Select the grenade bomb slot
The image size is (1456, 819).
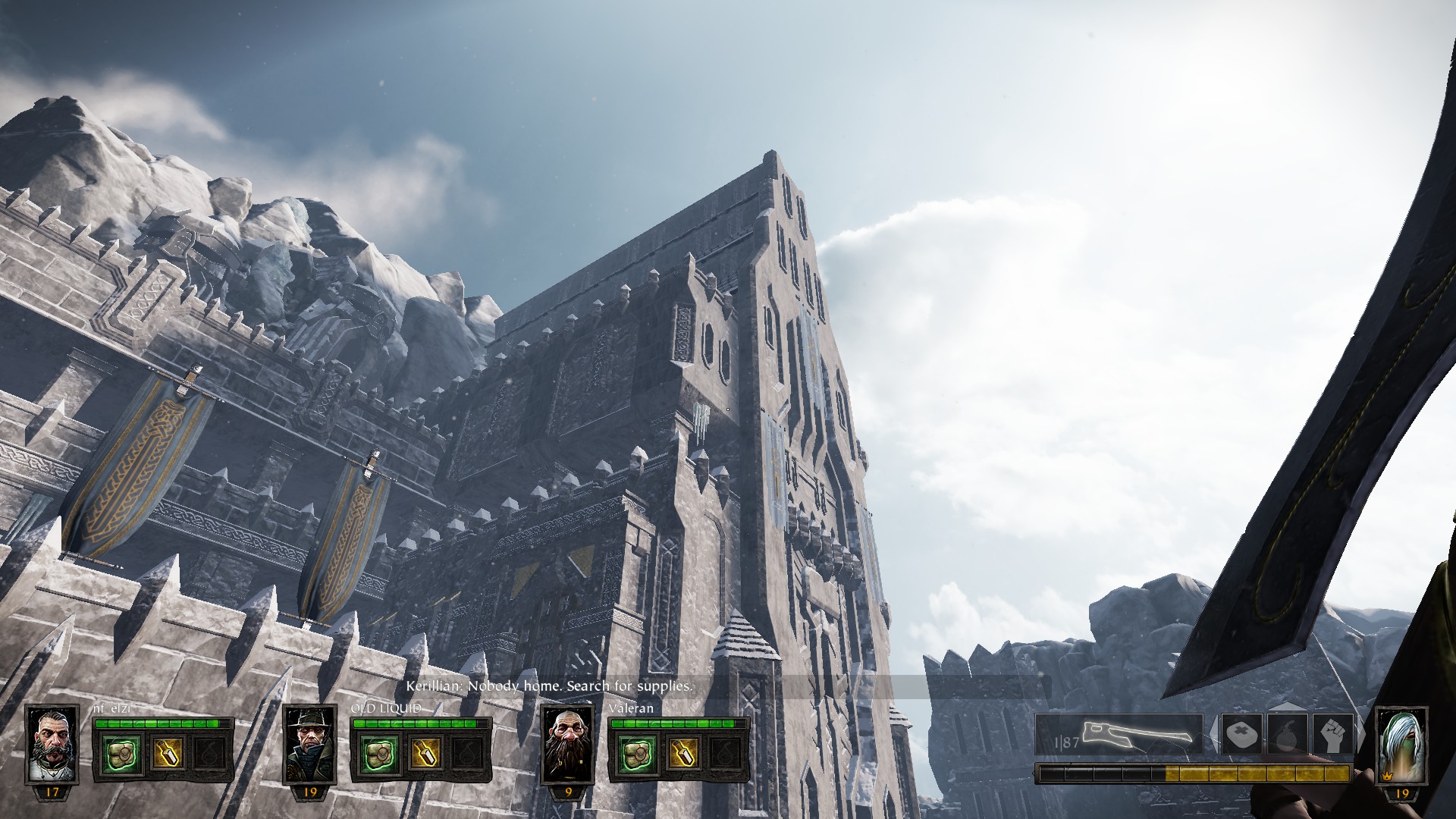[1289, 734]
